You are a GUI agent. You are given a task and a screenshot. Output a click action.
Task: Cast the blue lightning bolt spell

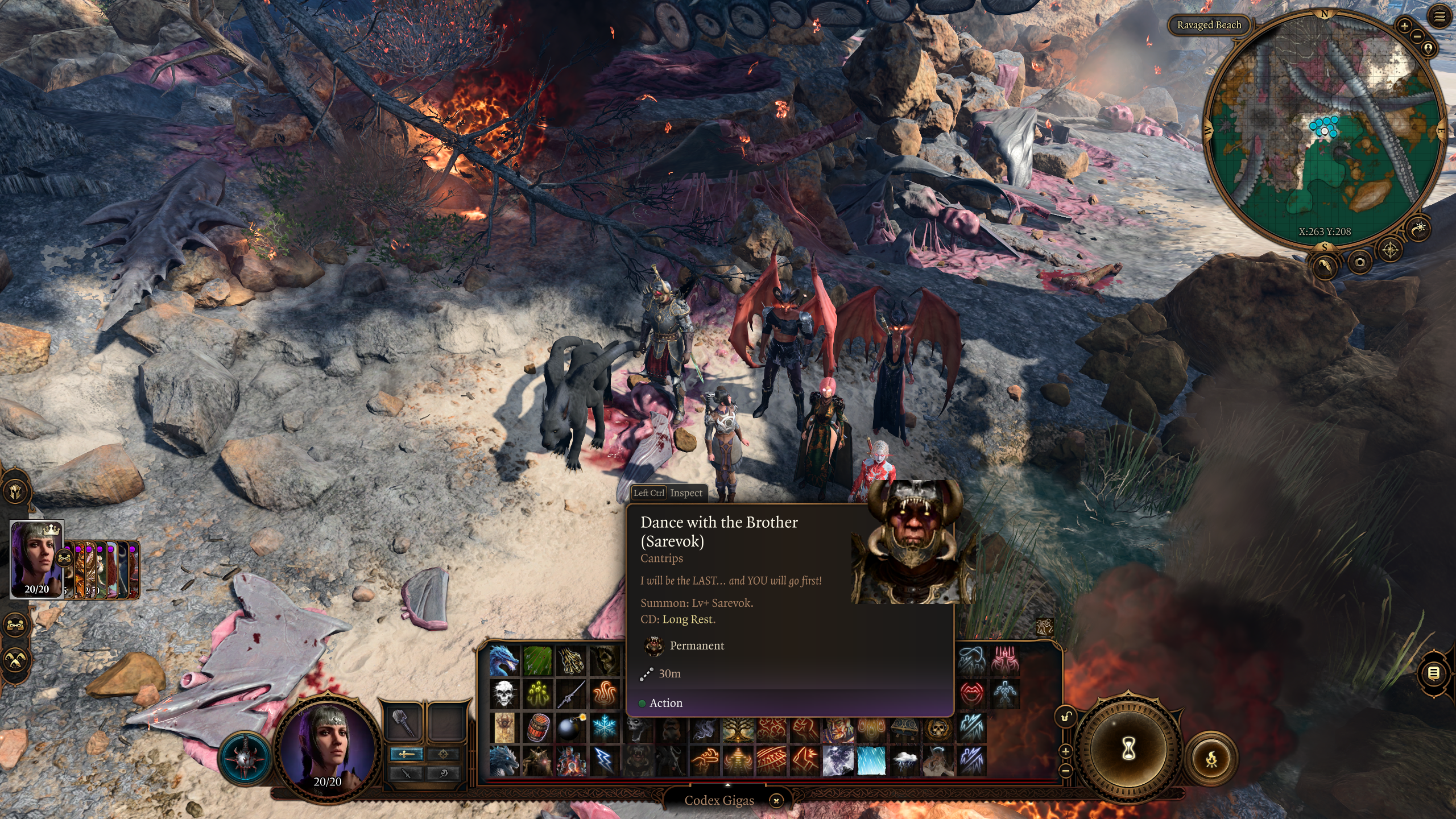[x=605, y=760]
